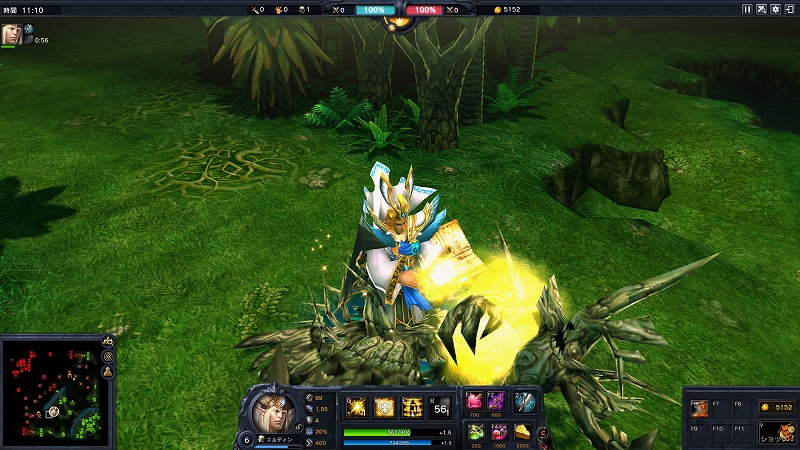Image resolution: width=800 pixels, height=450 pixels.
Task: Click the minimap circular target button
Action: click(x=108, y=357)
